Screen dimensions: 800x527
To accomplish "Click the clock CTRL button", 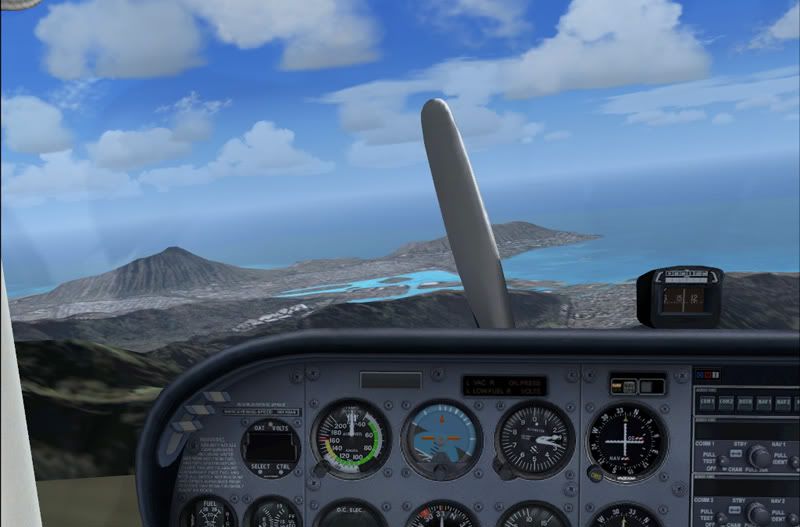I will coord(283,465).
